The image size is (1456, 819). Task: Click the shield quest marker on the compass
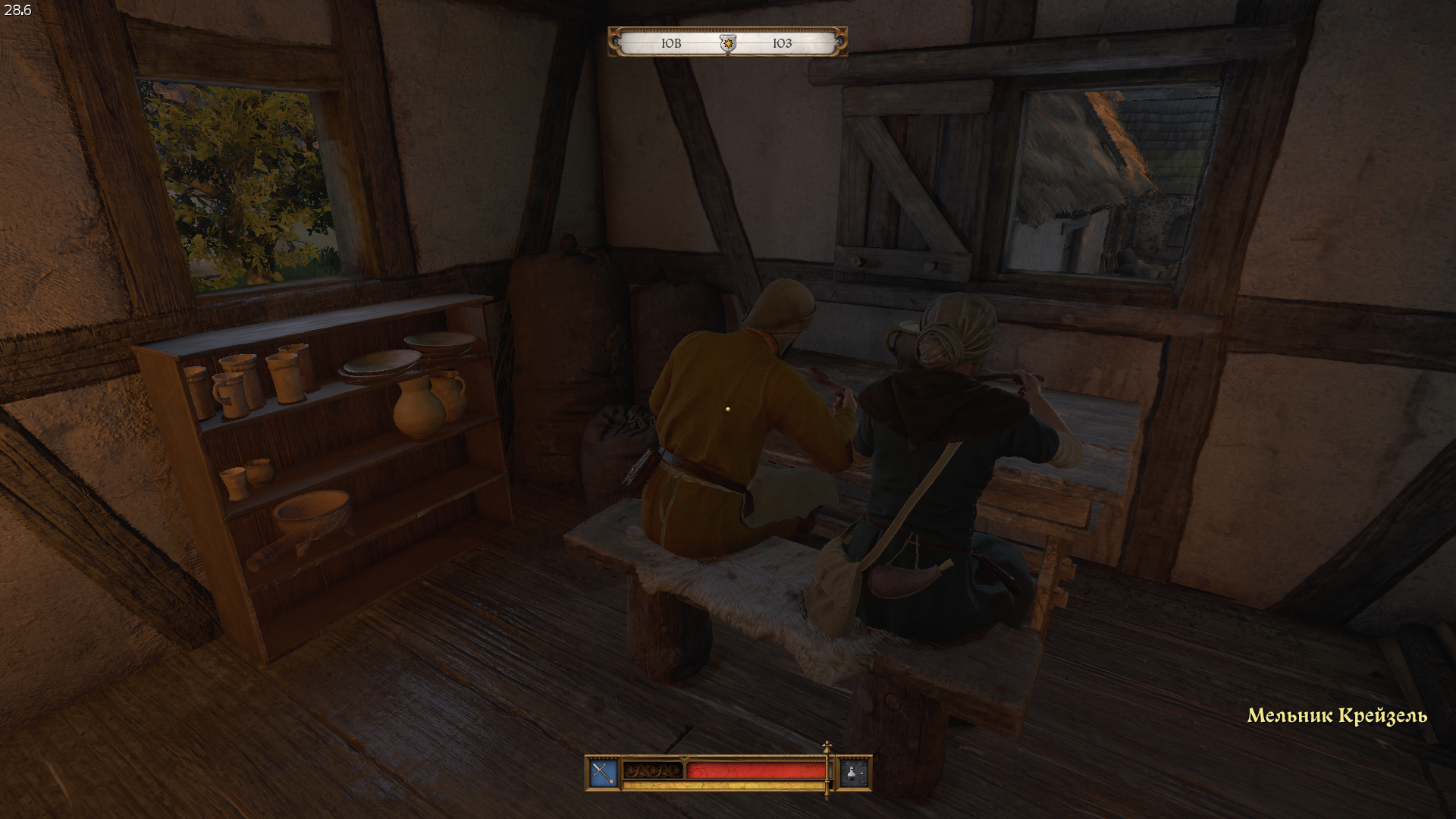728,44
